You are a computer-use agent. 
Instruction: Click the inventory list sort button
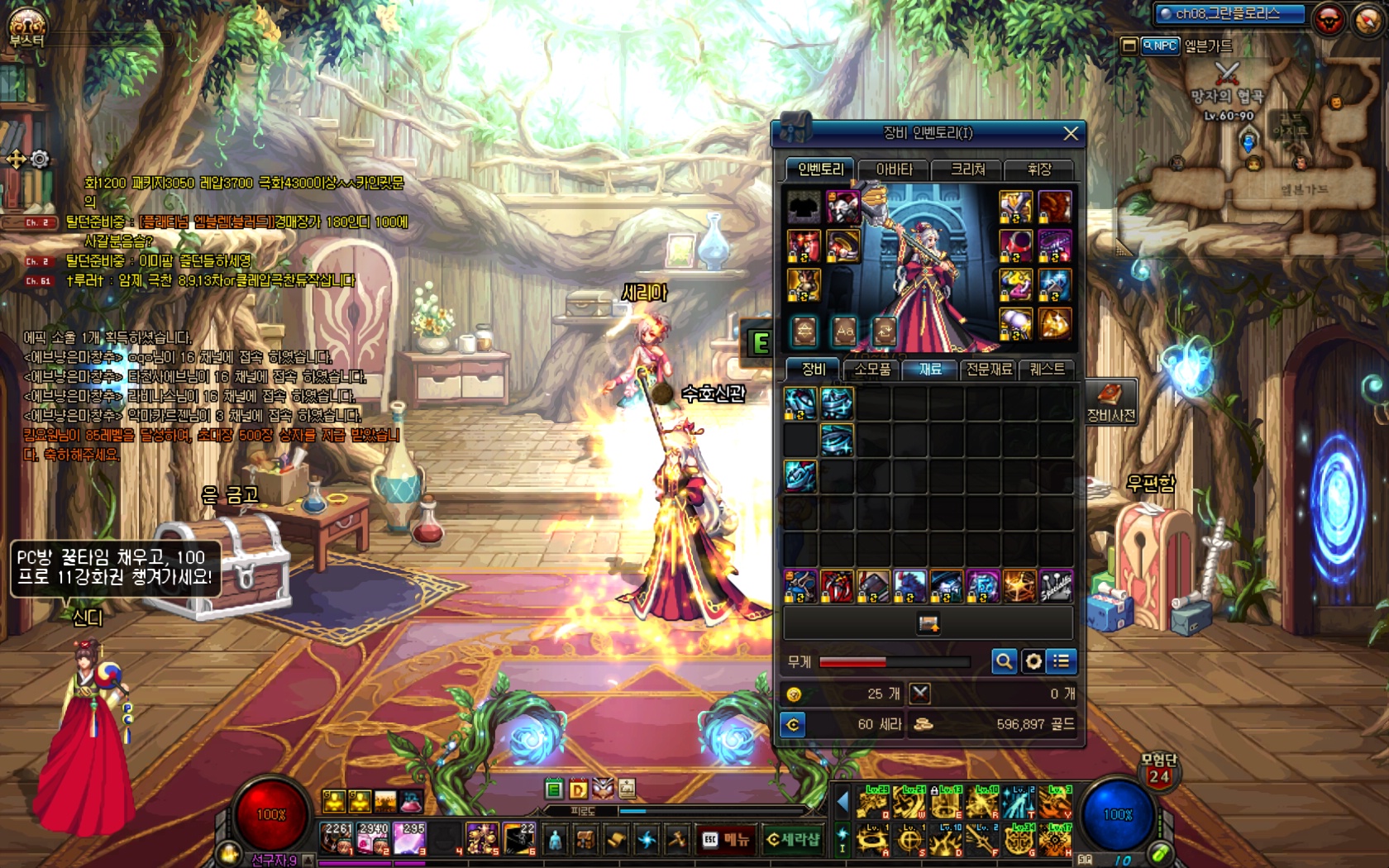coord(1062,661)
